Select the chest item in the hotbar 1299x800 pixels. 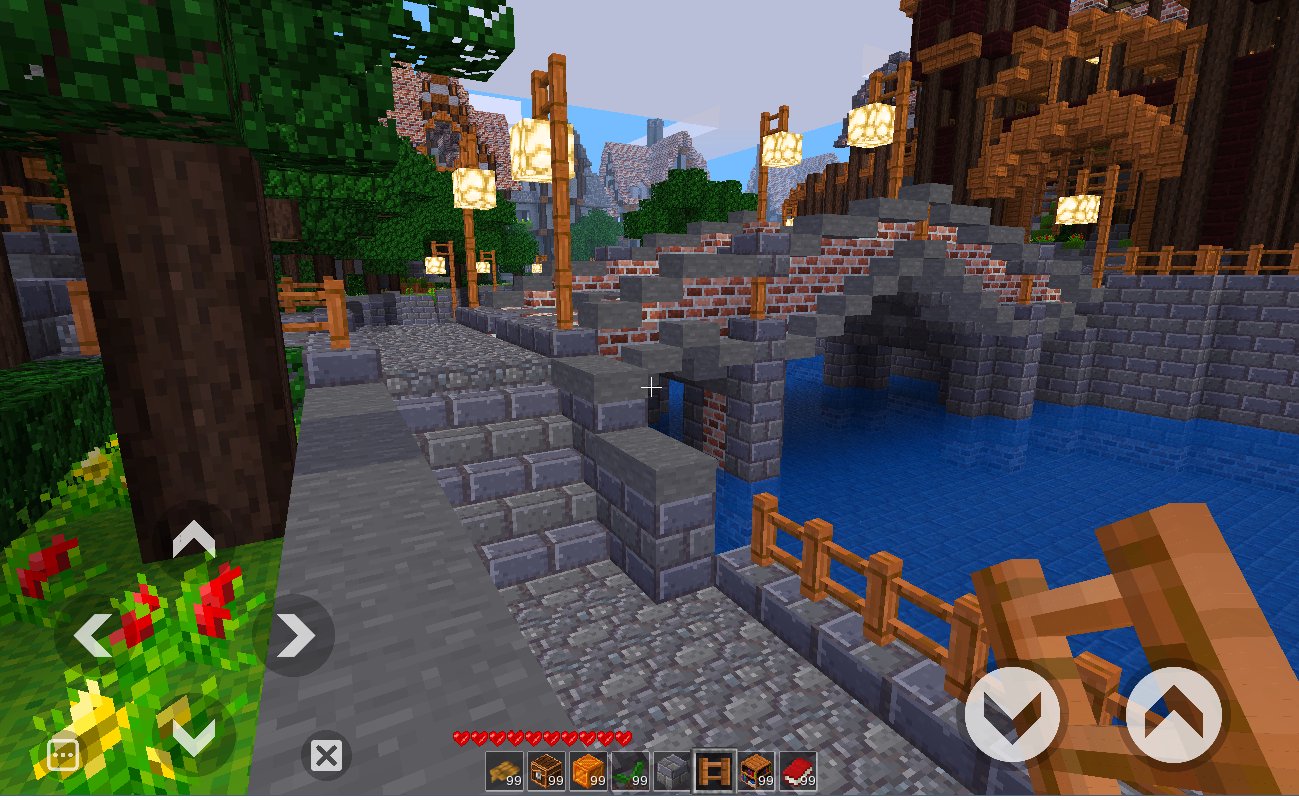tap(546, 770)
